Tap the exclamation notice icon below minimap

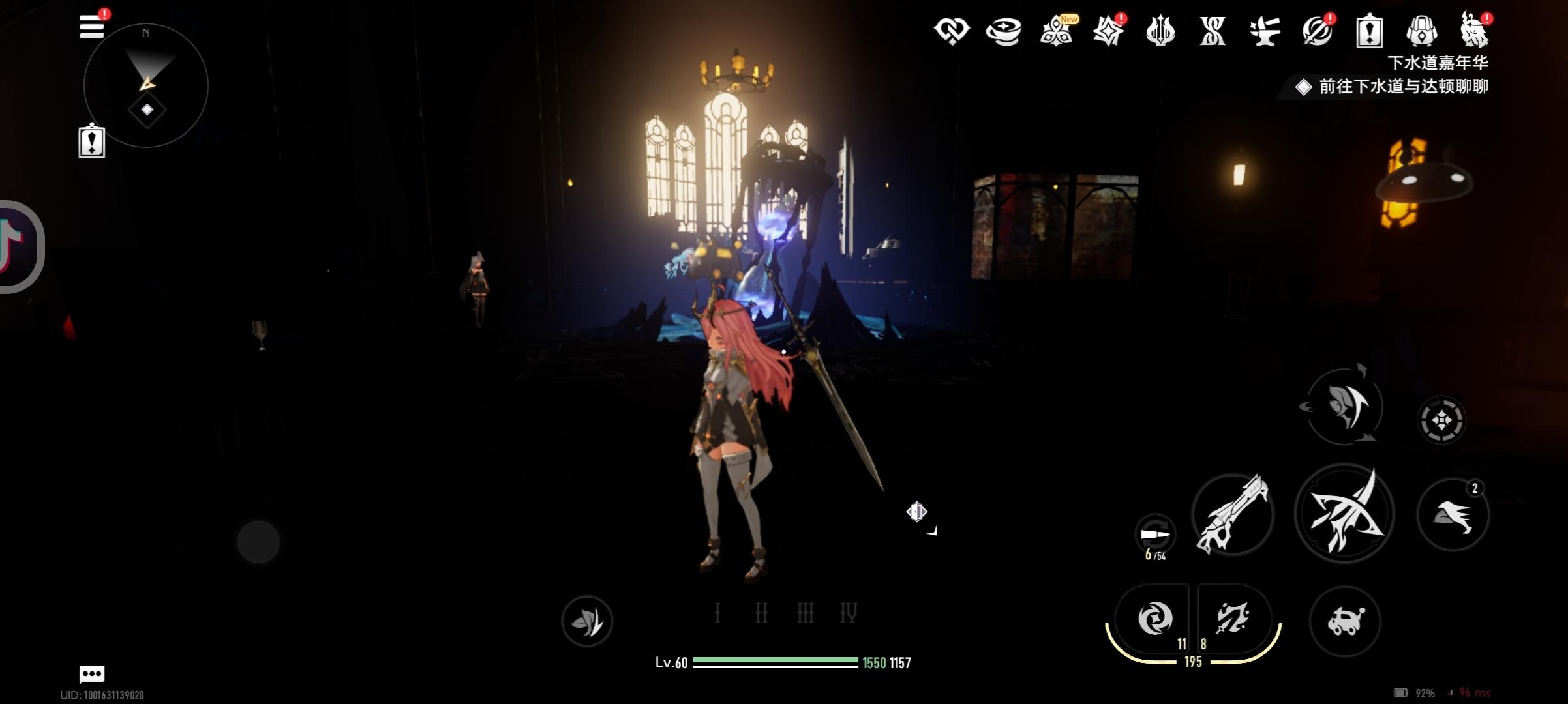tap(92, 141)
